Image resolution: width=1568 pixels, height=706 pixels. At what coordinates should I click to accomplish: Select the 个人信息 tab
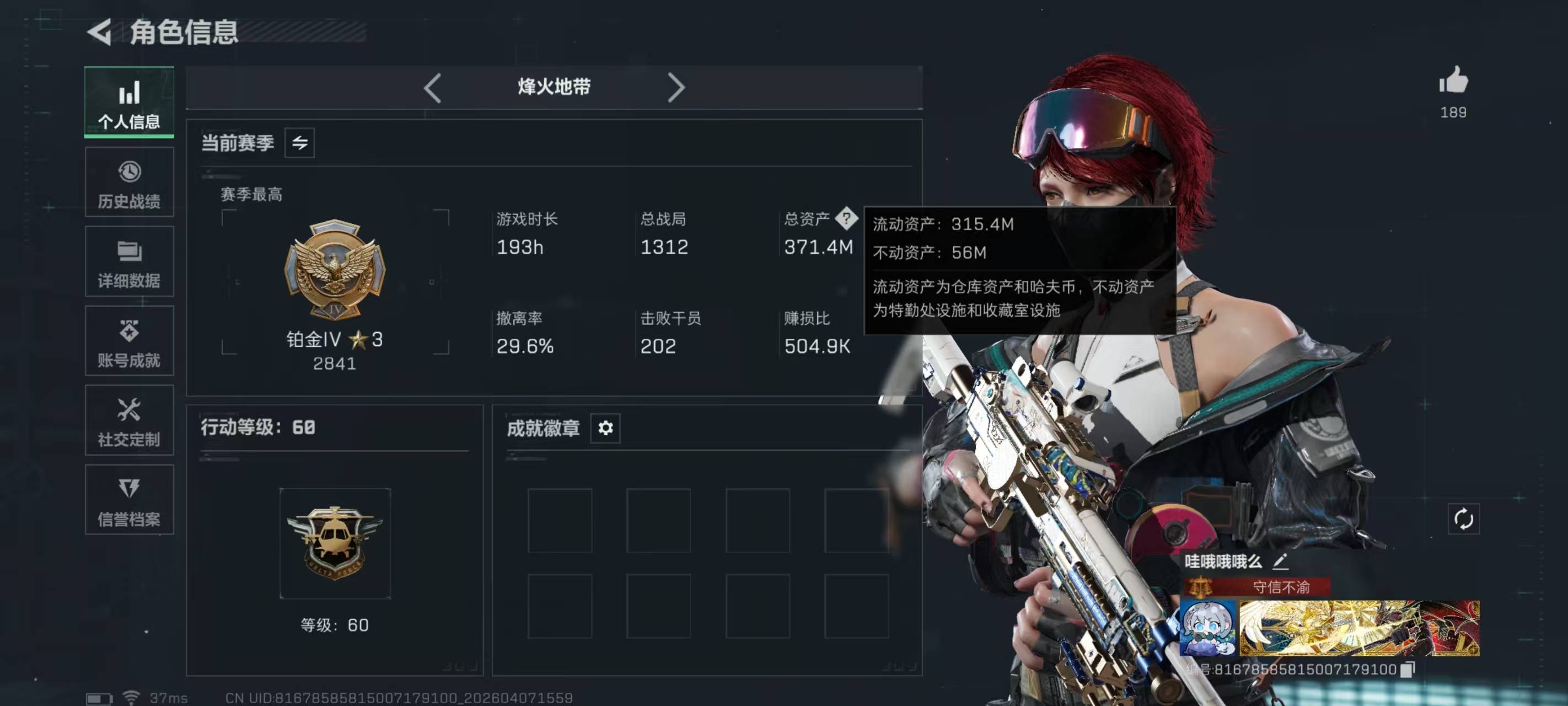129,101
